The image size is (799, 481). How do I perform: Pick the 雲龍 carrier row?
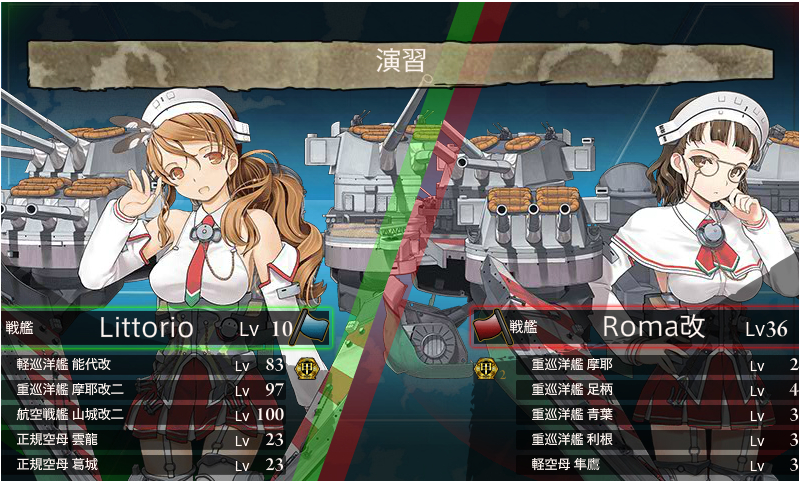[x=148, y=439]
